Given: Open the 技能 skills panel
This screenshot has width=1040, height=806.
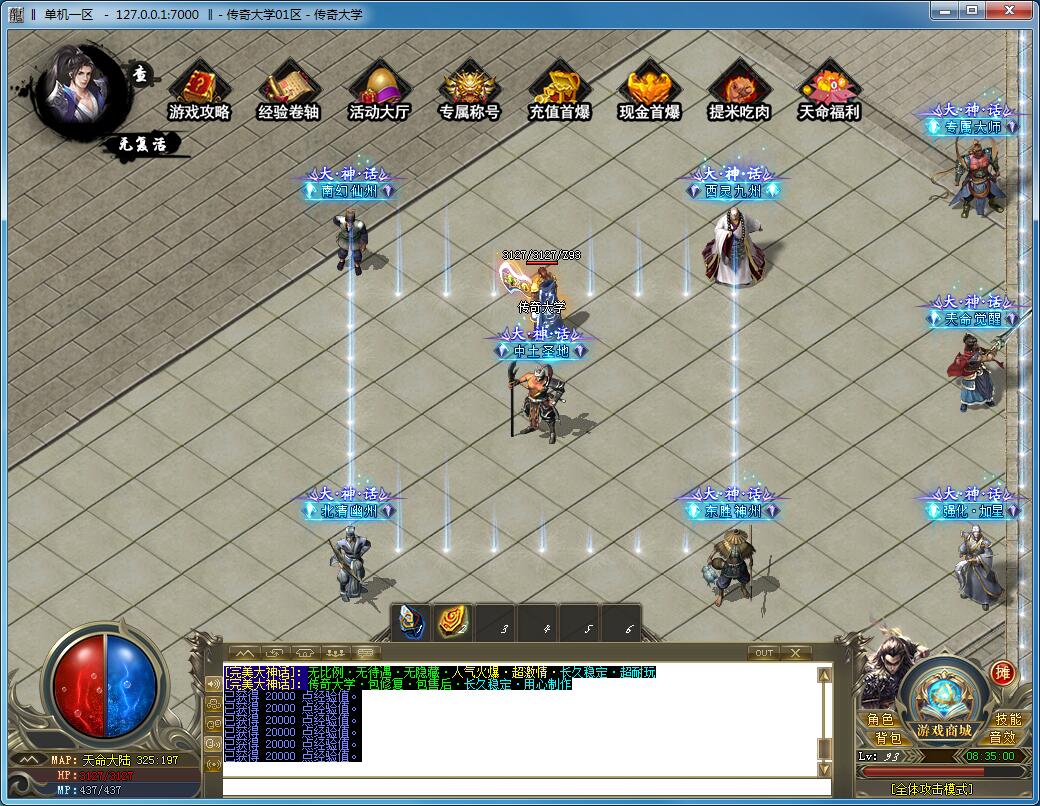Looking at the screenshot, I should 1008,720.
